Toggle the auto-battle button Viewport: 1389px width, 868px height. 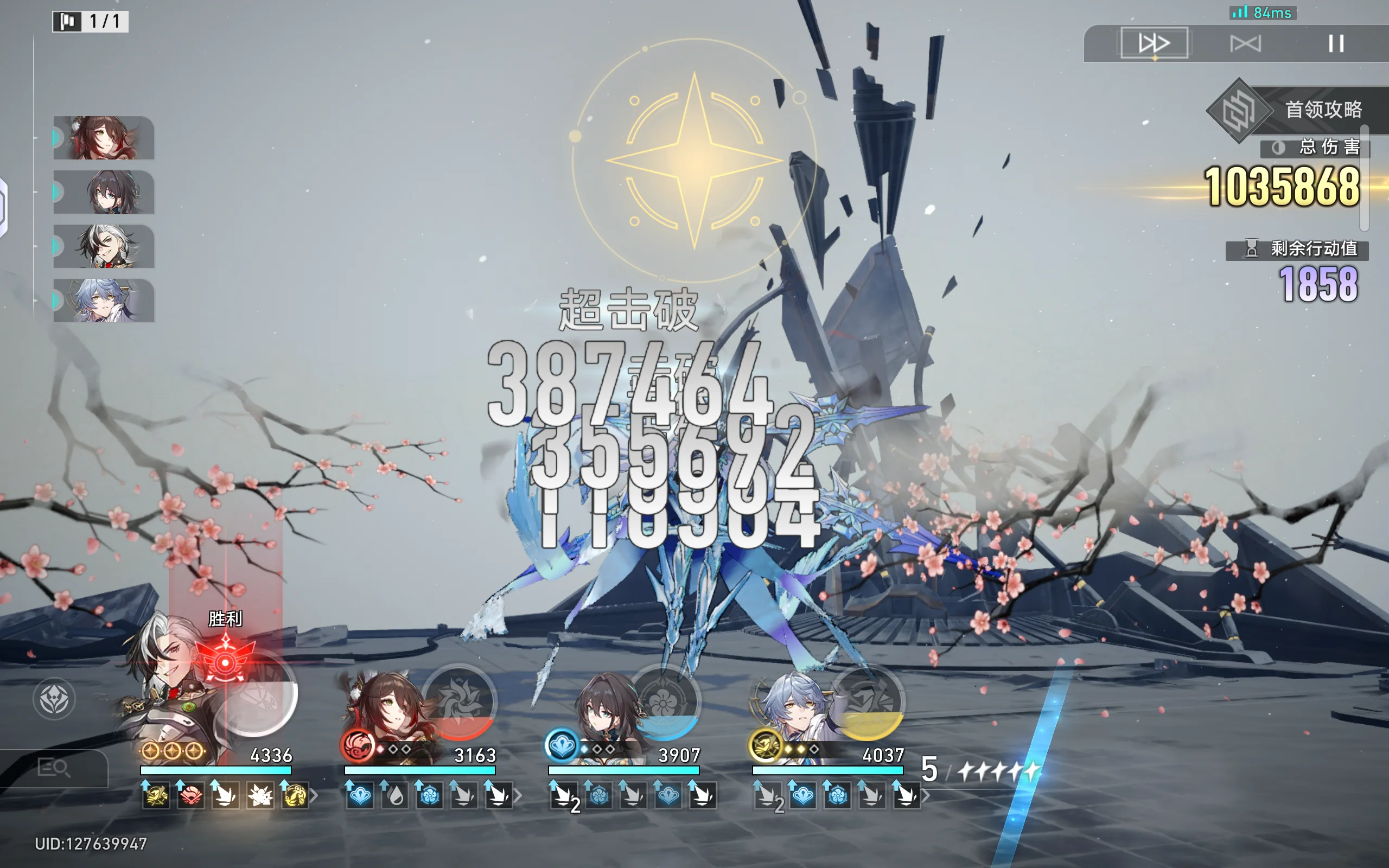pos(1246,43)
